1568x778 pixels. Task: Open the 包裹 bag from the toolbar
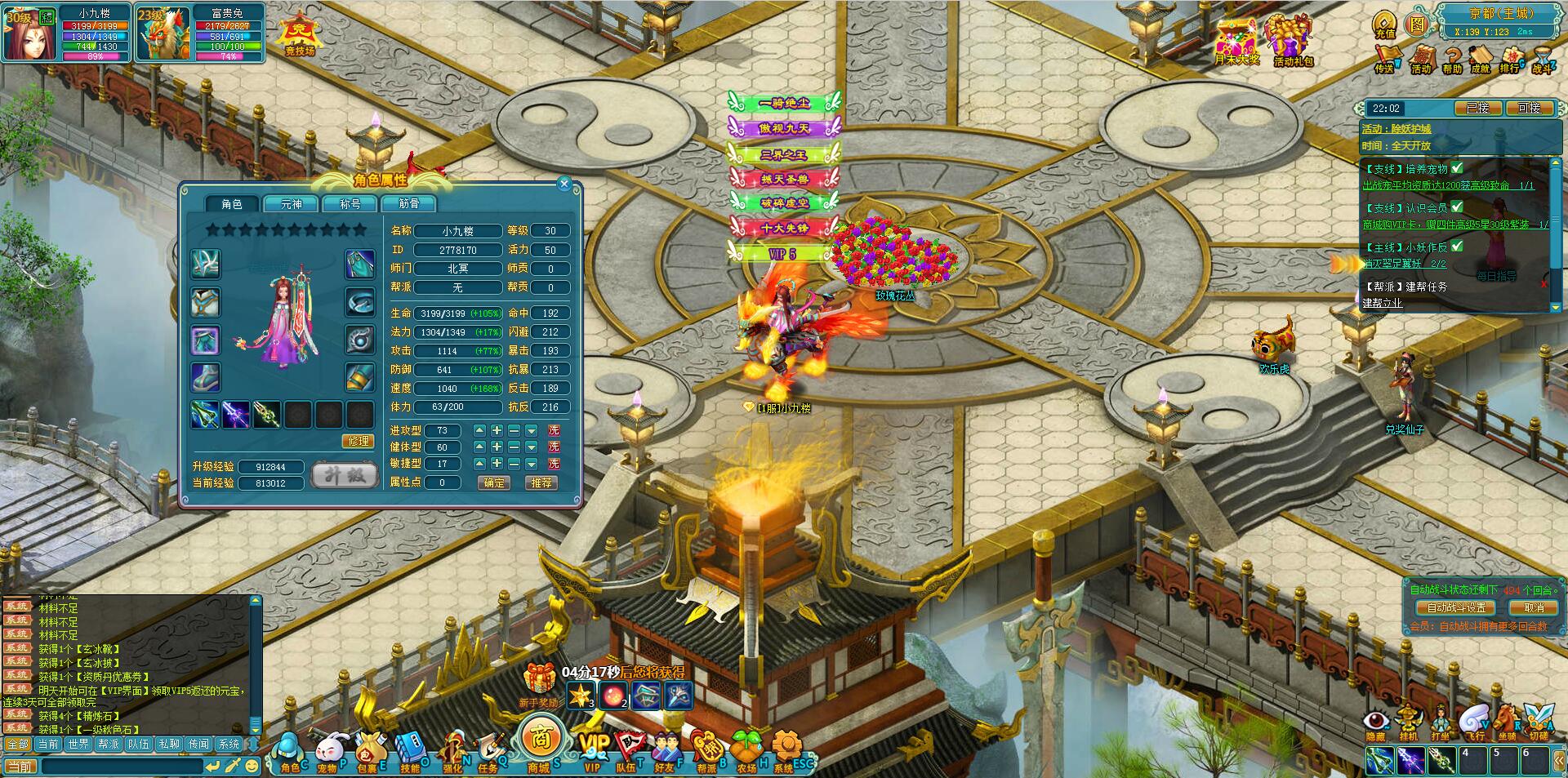pos(368,752)
